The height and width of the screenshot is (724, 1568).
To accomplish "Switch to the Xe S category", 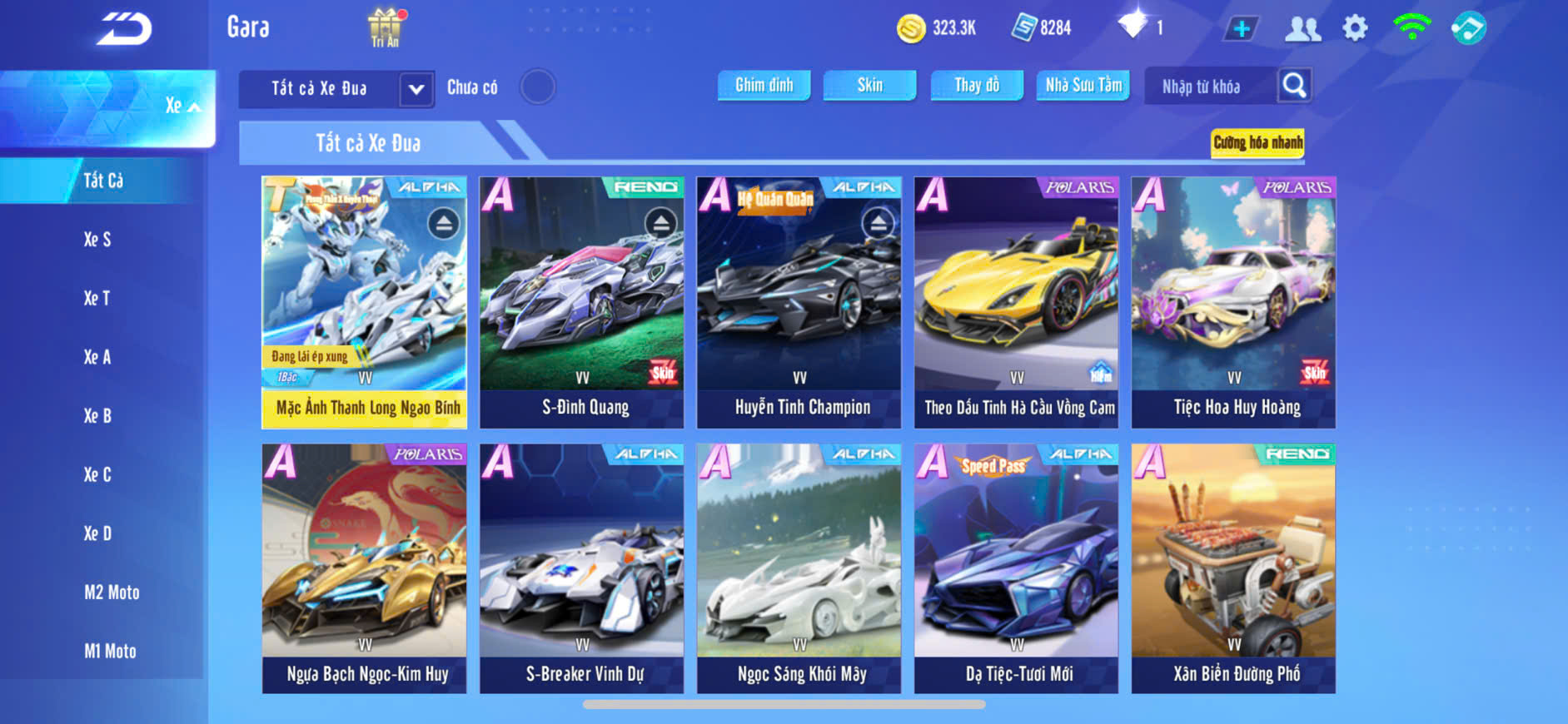I will click(x=97, y=240).
